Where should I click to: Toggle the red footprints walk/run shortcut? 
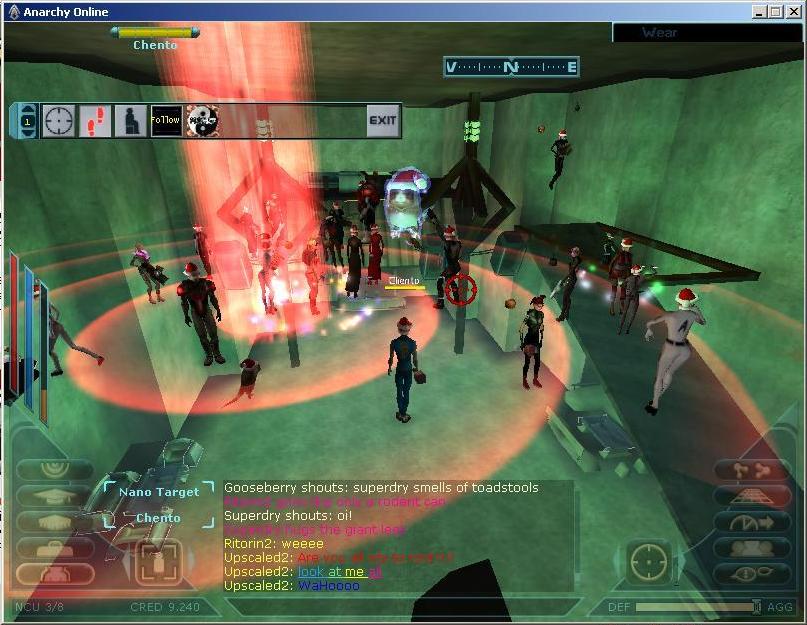pos(95,120)
